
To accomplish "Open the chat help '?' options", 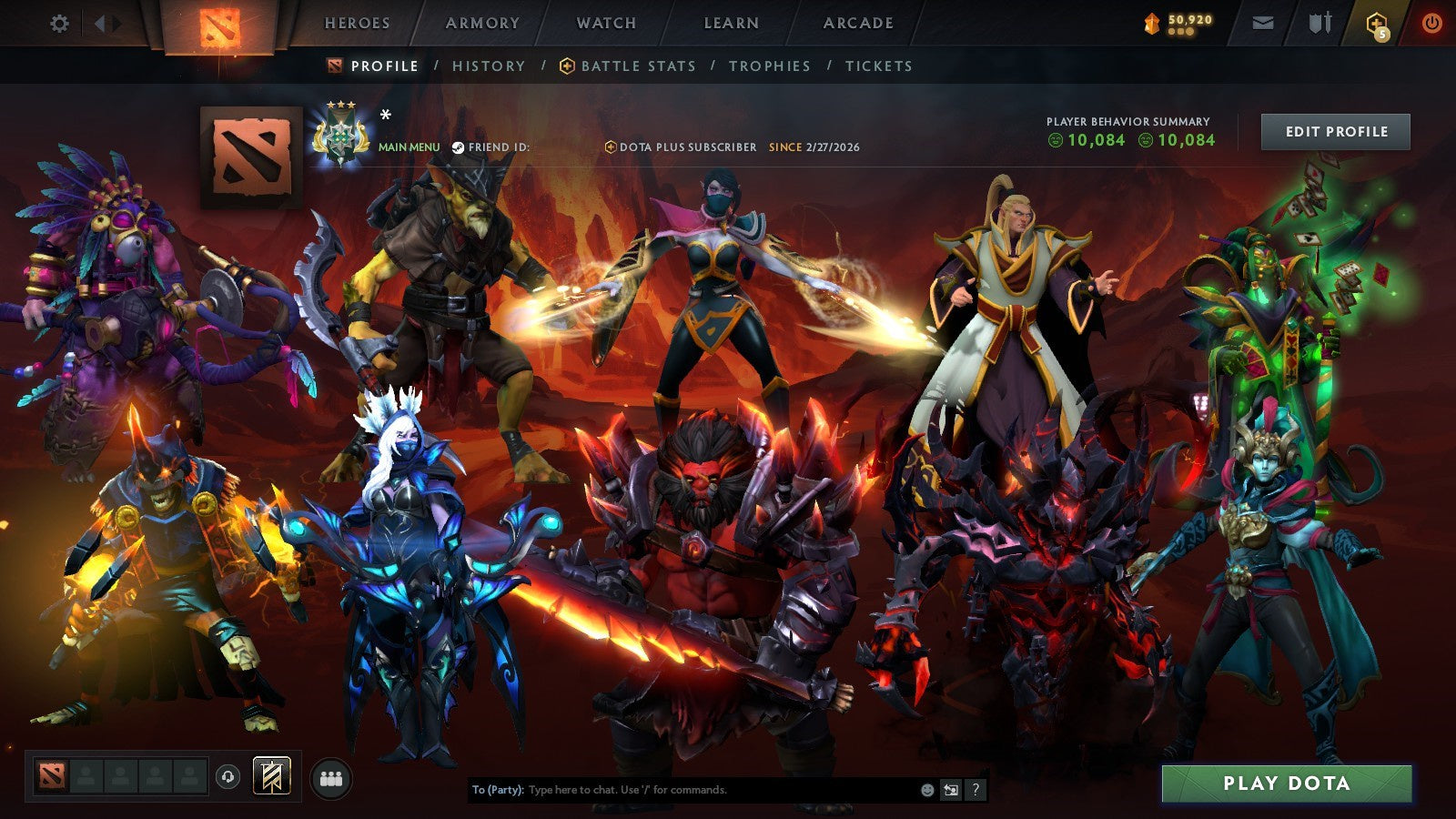I will coord(977,791).
